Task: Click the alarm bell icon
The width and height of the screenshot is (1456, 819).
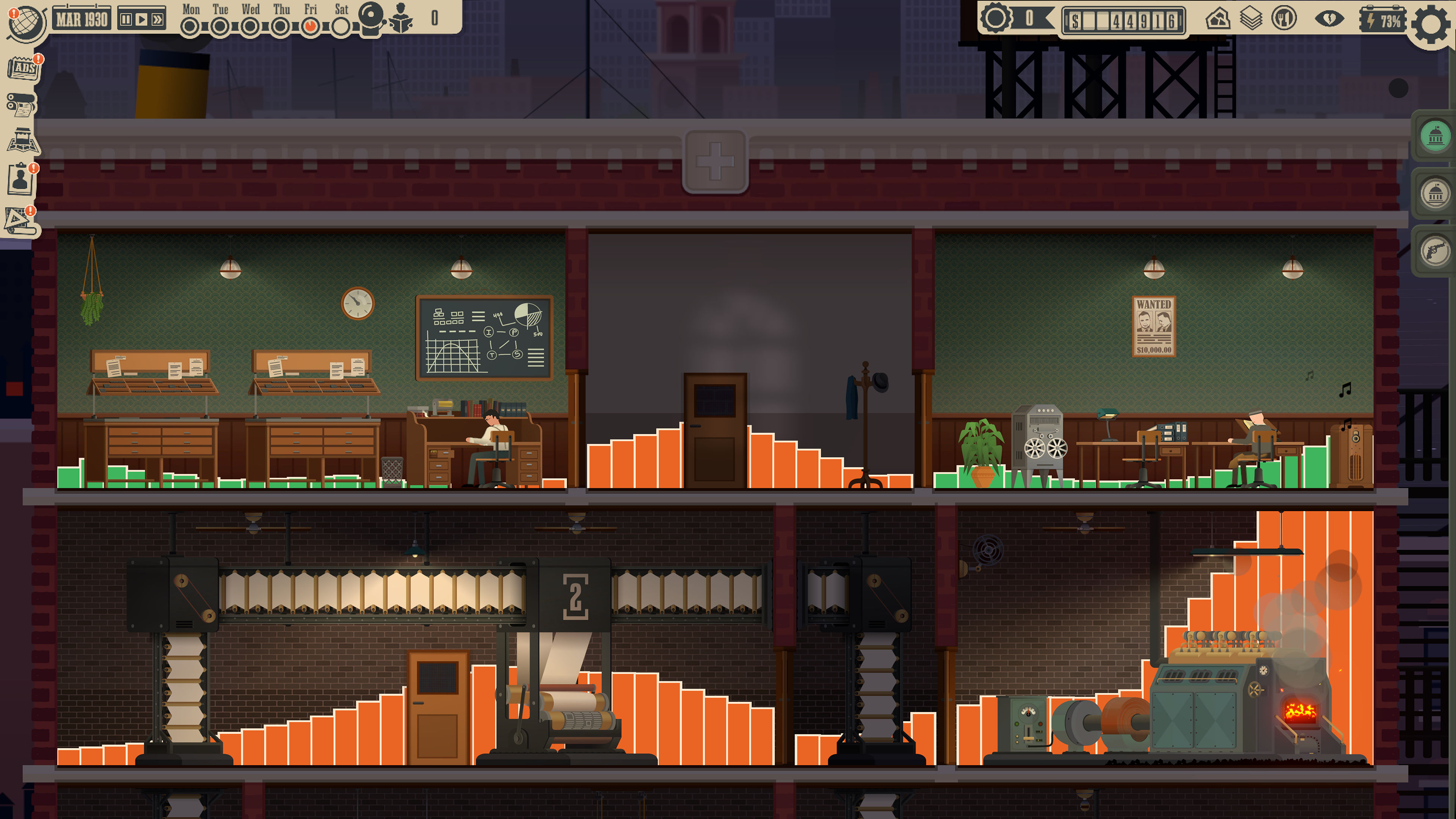Action: [371, 18]
